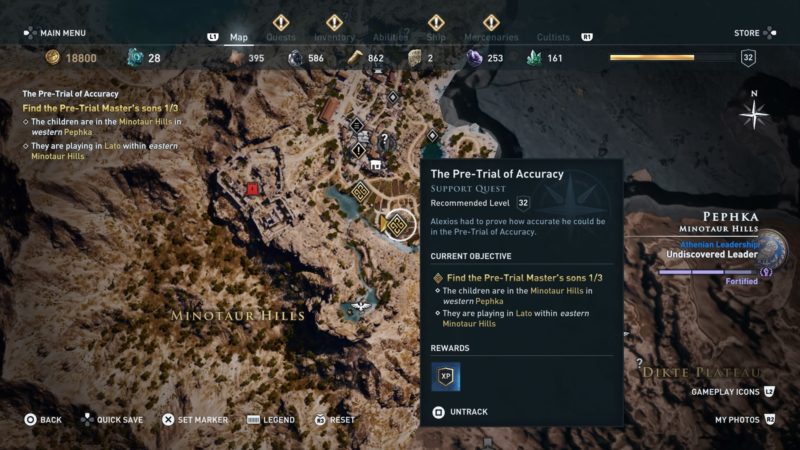Select the circled tracked quest marker
This screenshot has height=450, width=800.
pyautogui.click(x=397, y=225)
